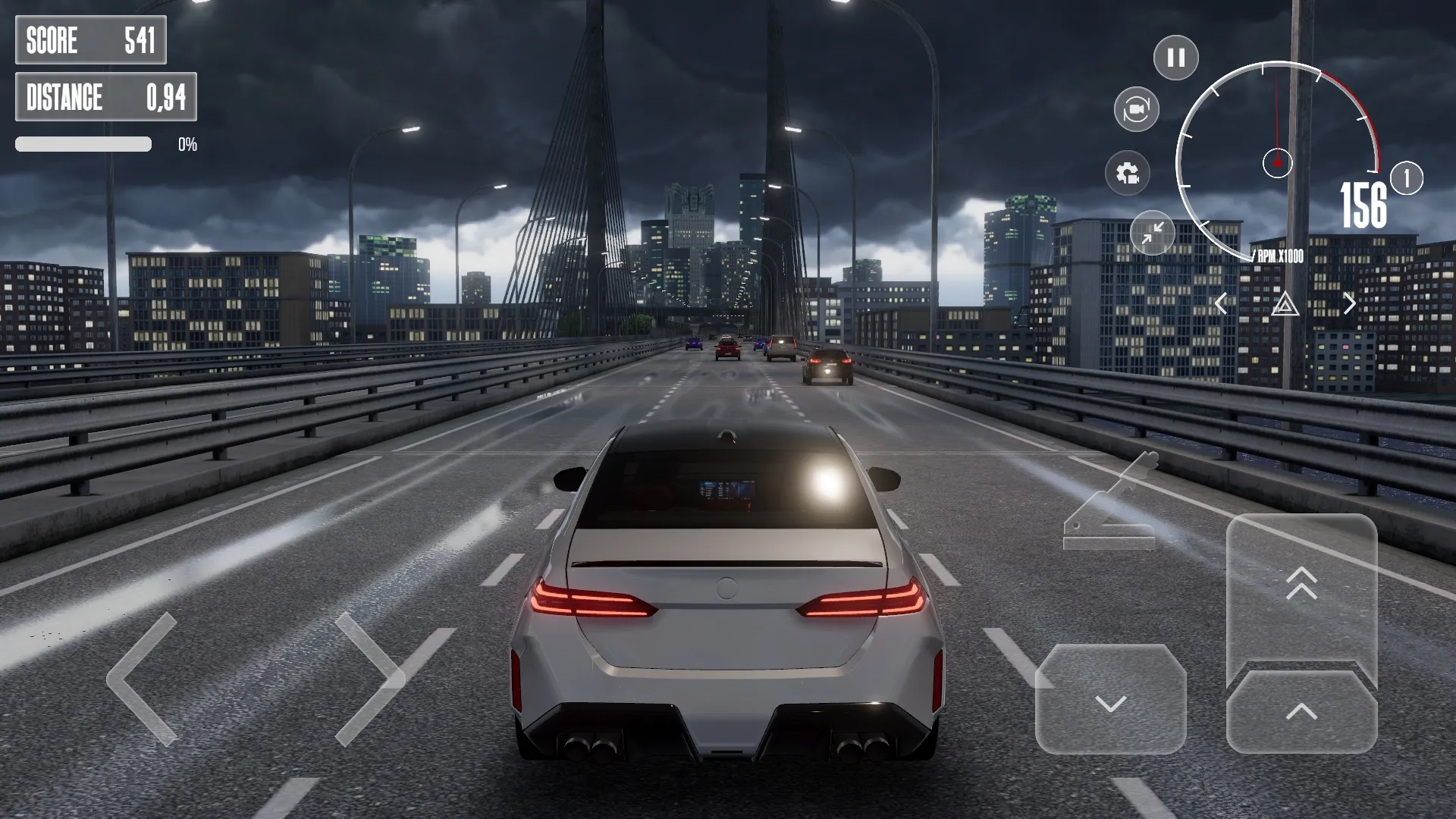Tap the SCORE panel showing 541

[x=91, y=40]
